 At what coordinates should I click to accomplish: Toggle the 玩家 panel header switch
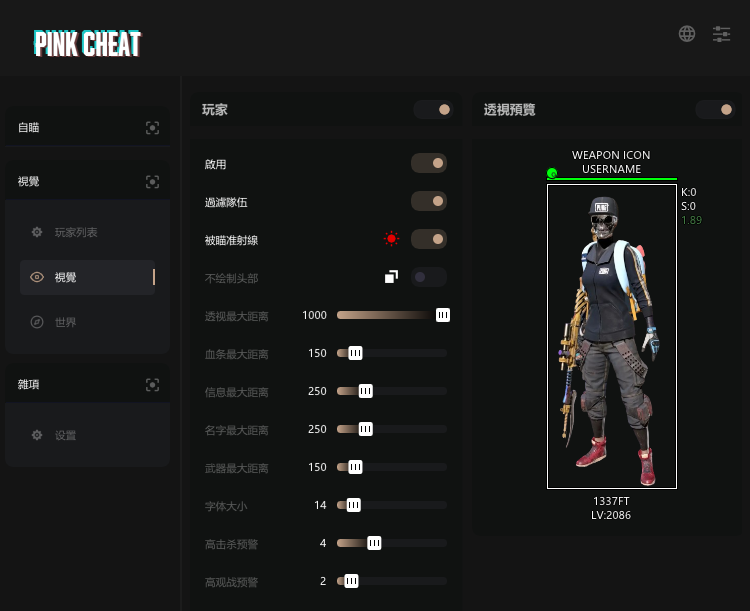pyautogui.click(x=433, y=110)
